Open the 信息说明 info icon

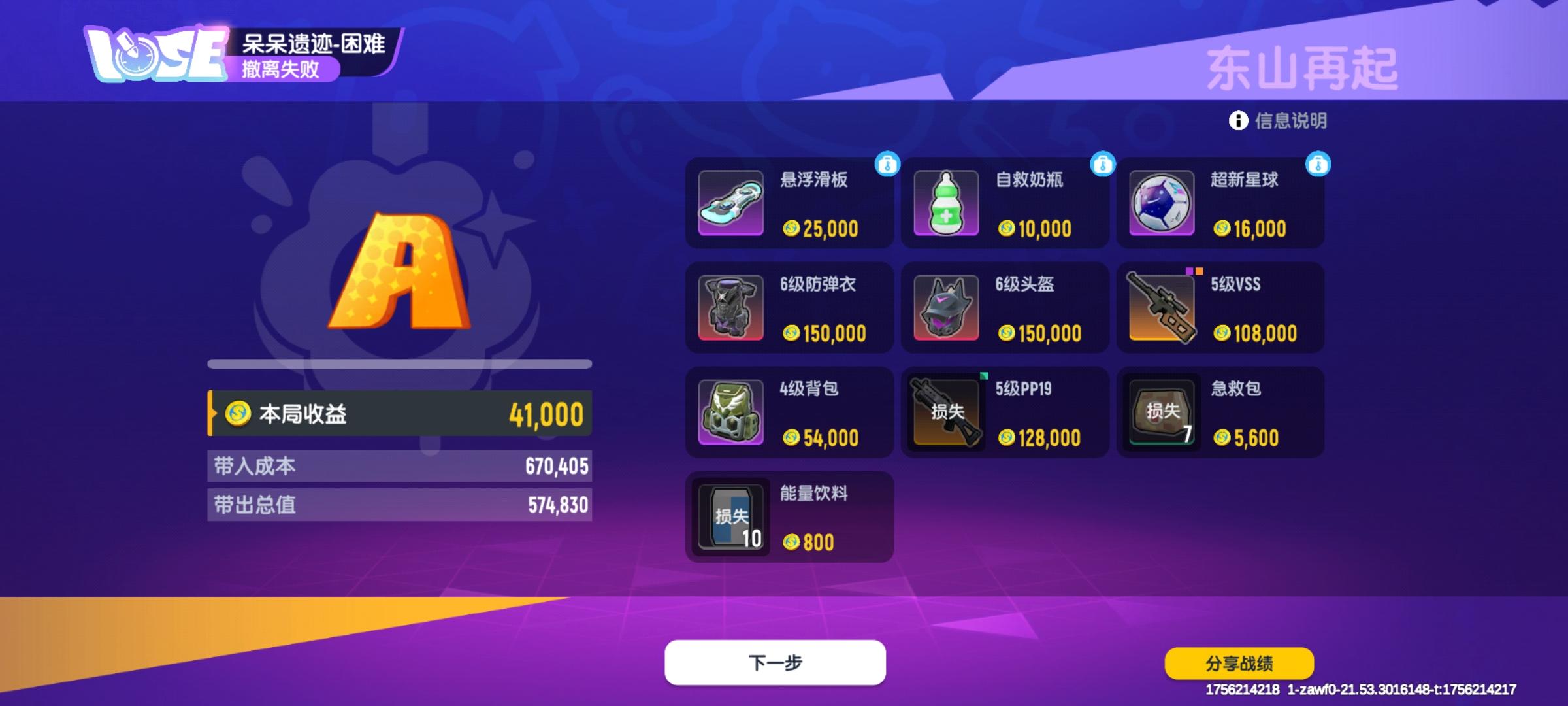pos(1239,121)
